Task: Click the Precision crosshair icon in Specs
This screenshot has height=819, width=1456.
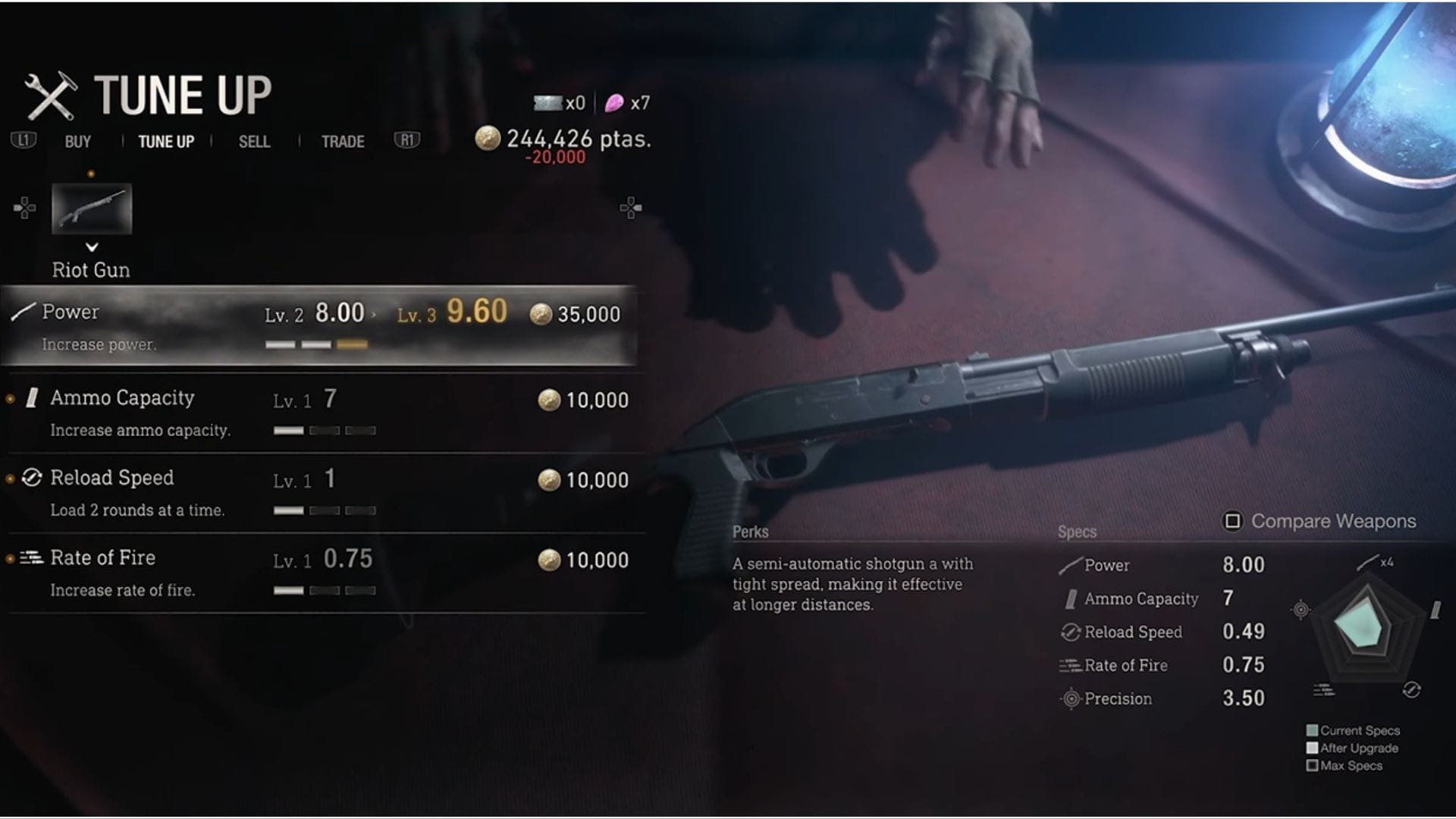Action: (x=1070, y=698)
